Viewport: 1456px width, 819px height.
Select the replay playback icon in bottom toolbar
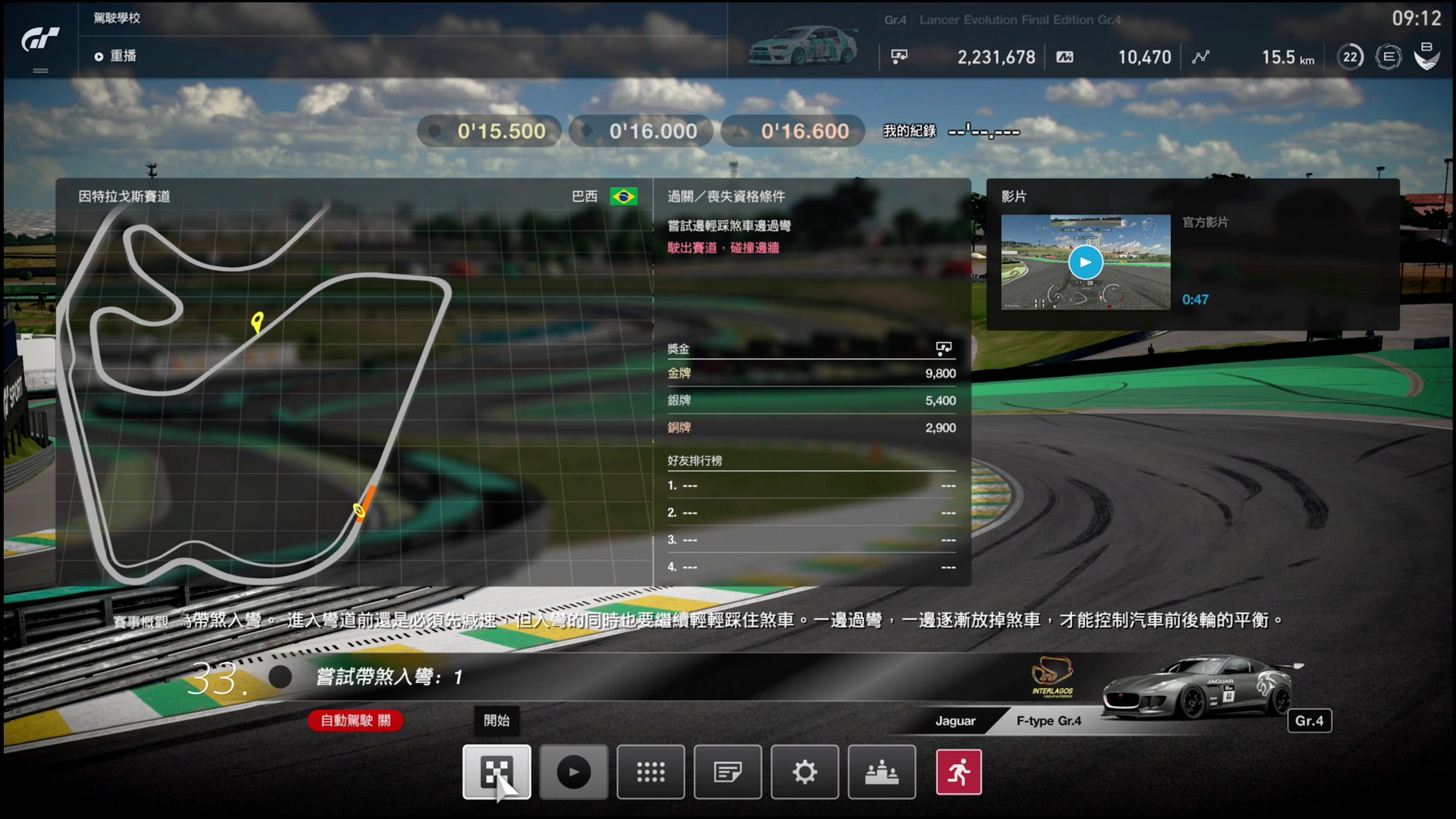pyautogui.click(x=573, y=772)
